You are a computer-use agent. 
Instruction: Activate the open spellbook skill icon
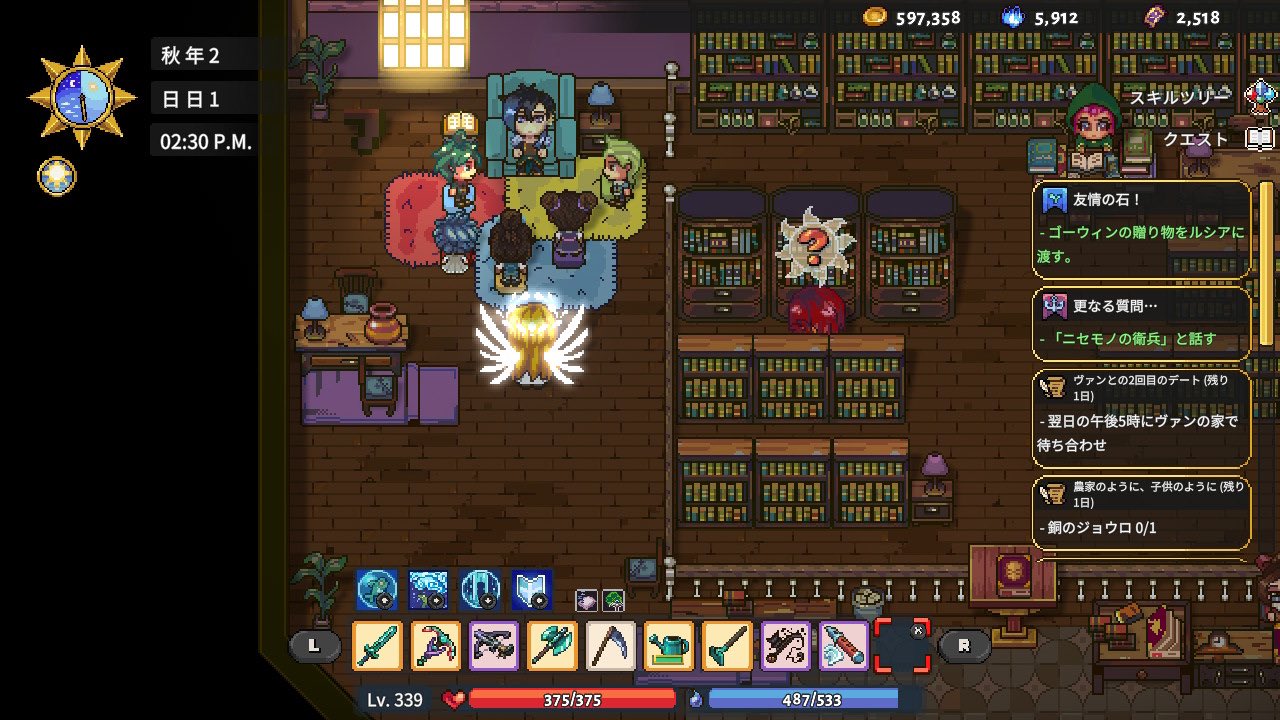[x=532, y=590]
